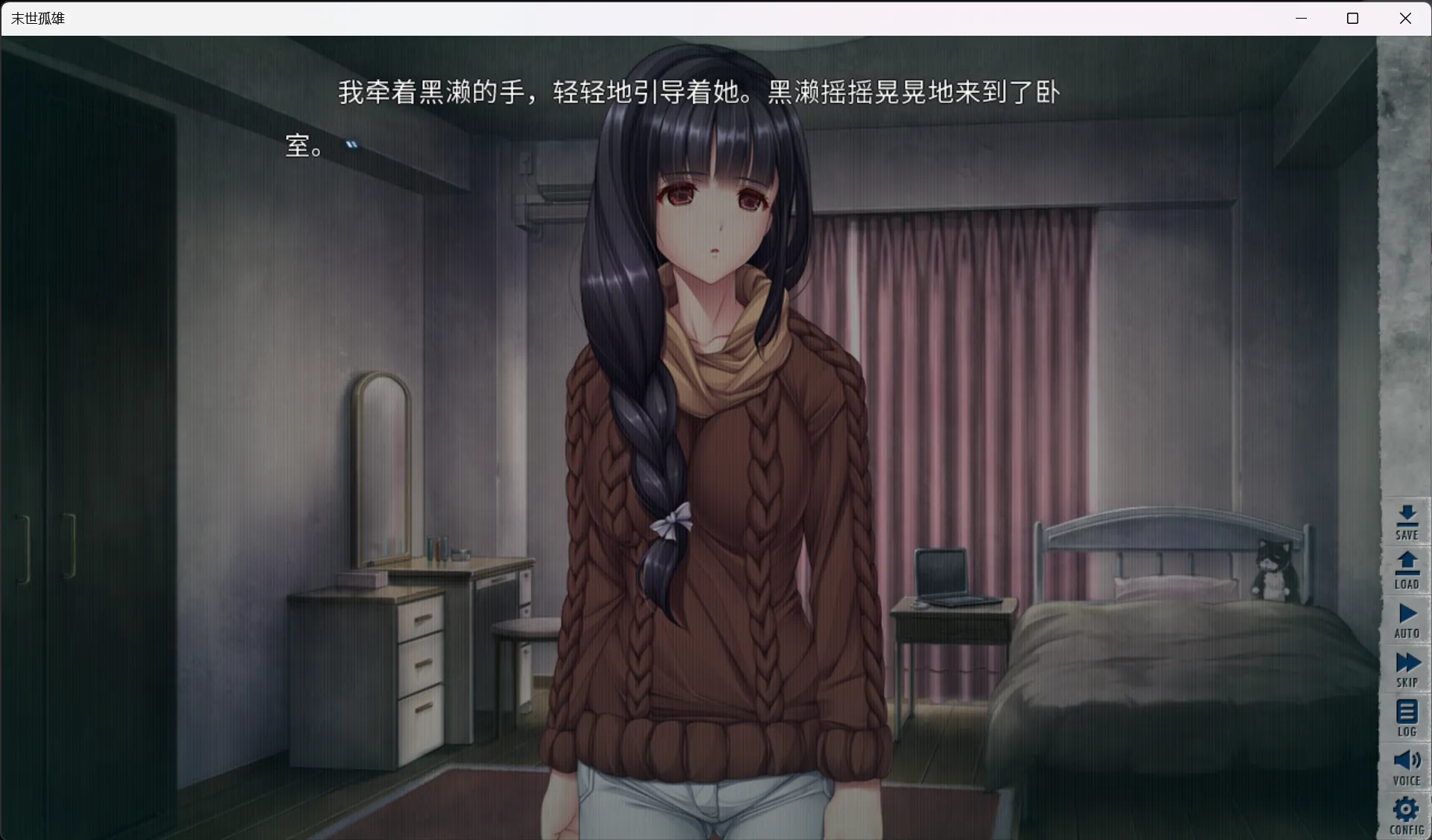Open the LOAD menu
1432x840 pixels.
1406,571
